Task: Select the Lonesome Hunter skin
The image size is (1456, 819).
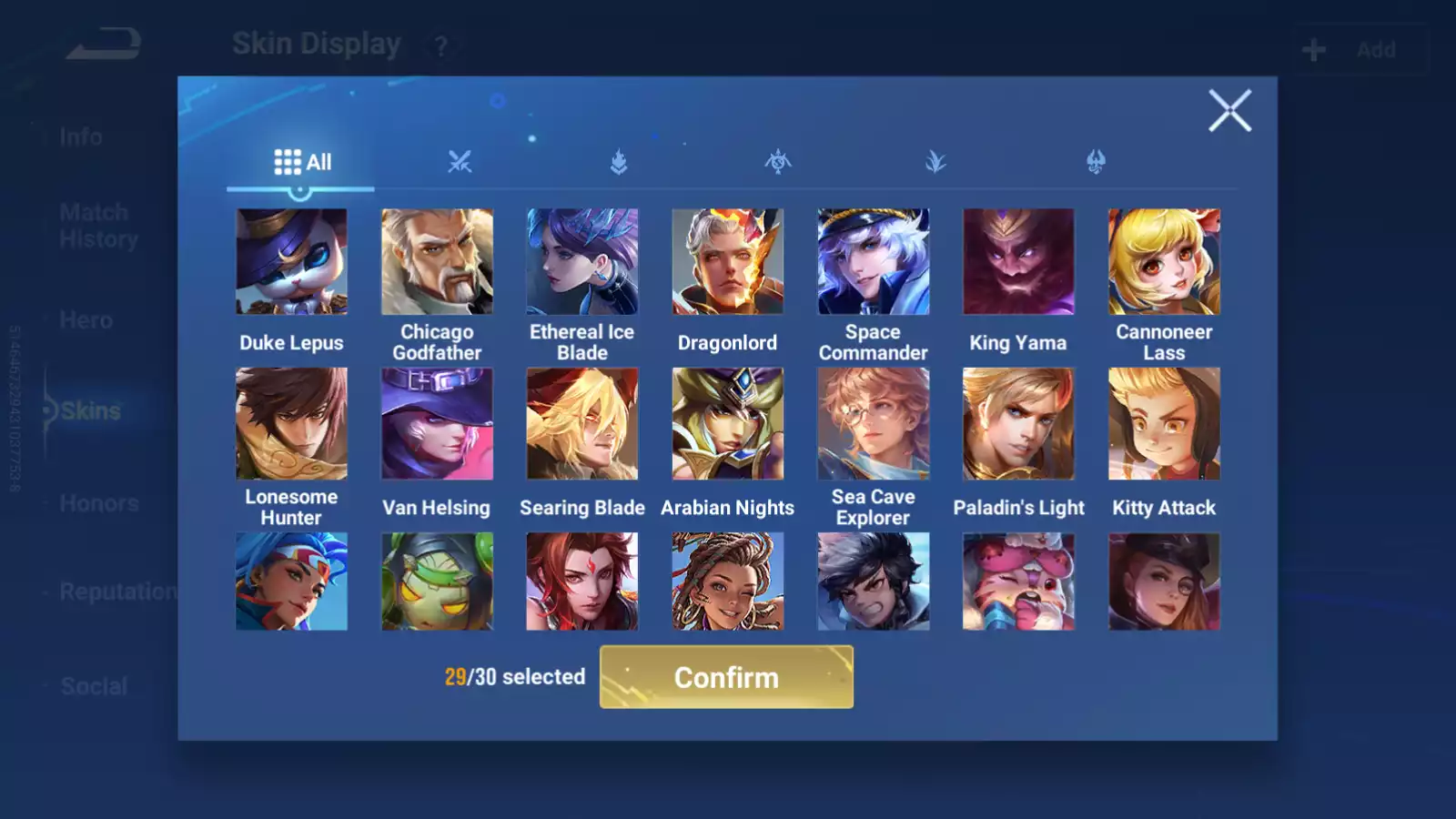Action: tap(291, 424)
